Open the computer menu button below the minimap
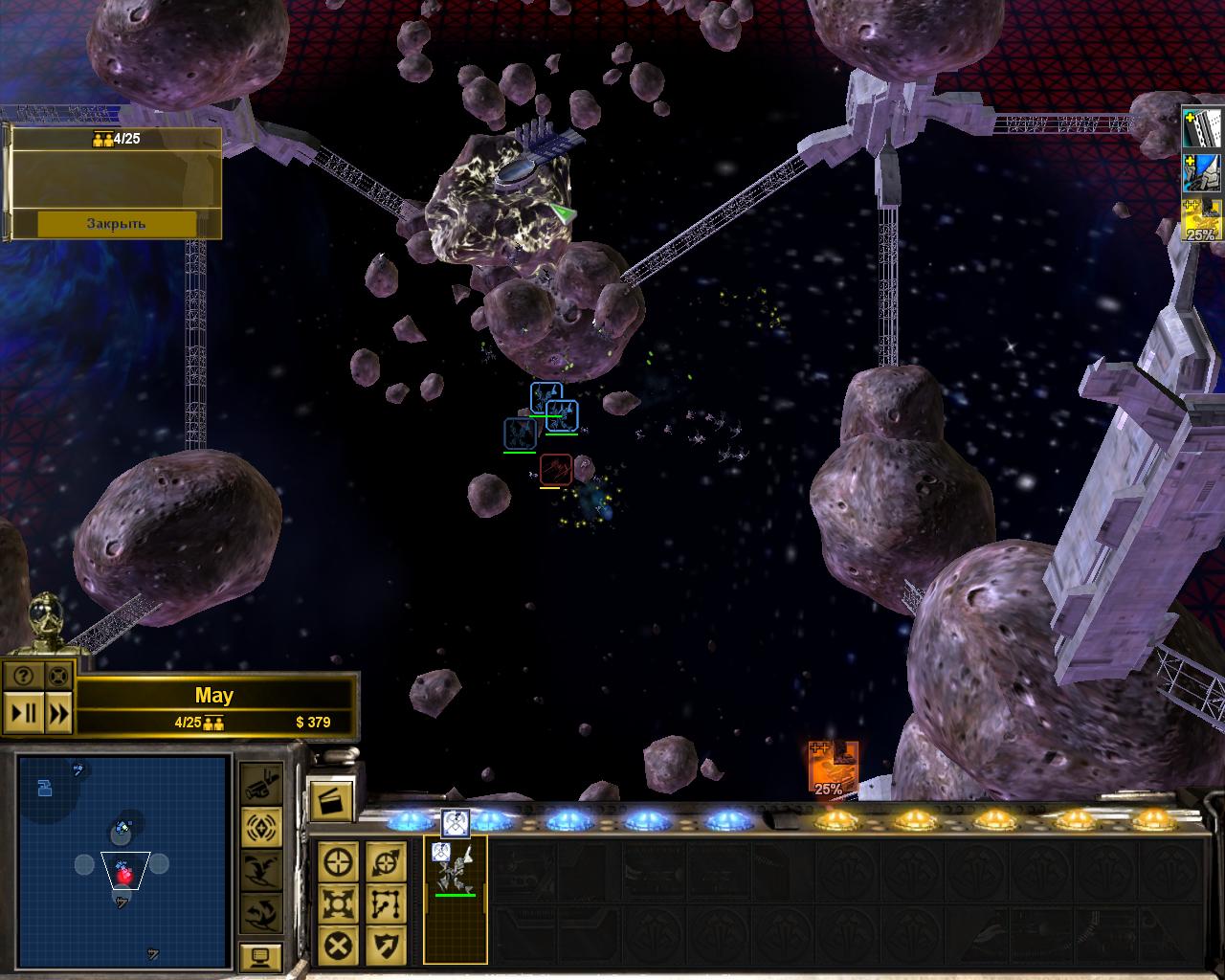The height and width of the screenshot is (980, 1225). click(260, 957)
